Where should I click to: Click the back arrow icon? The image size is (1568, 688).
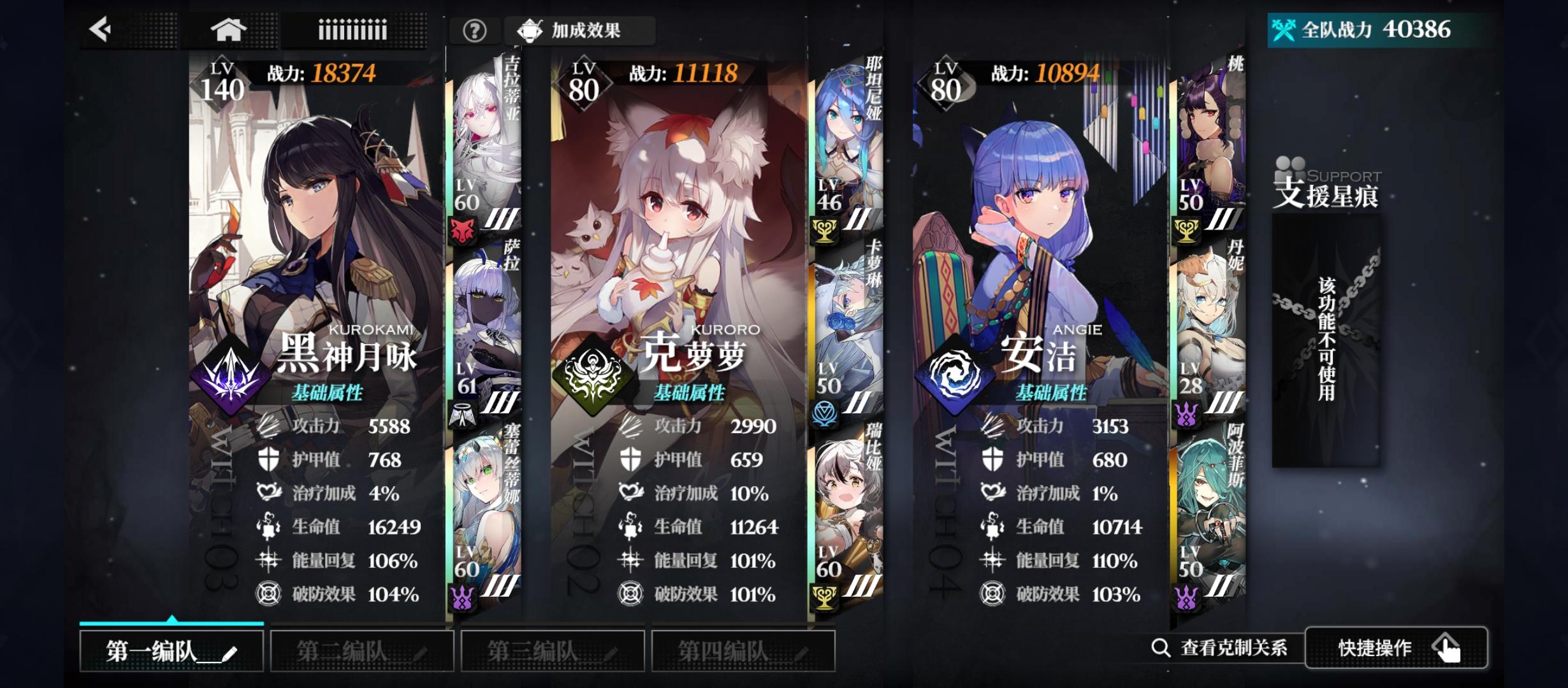pyautogui.click(x=99, y=30)
